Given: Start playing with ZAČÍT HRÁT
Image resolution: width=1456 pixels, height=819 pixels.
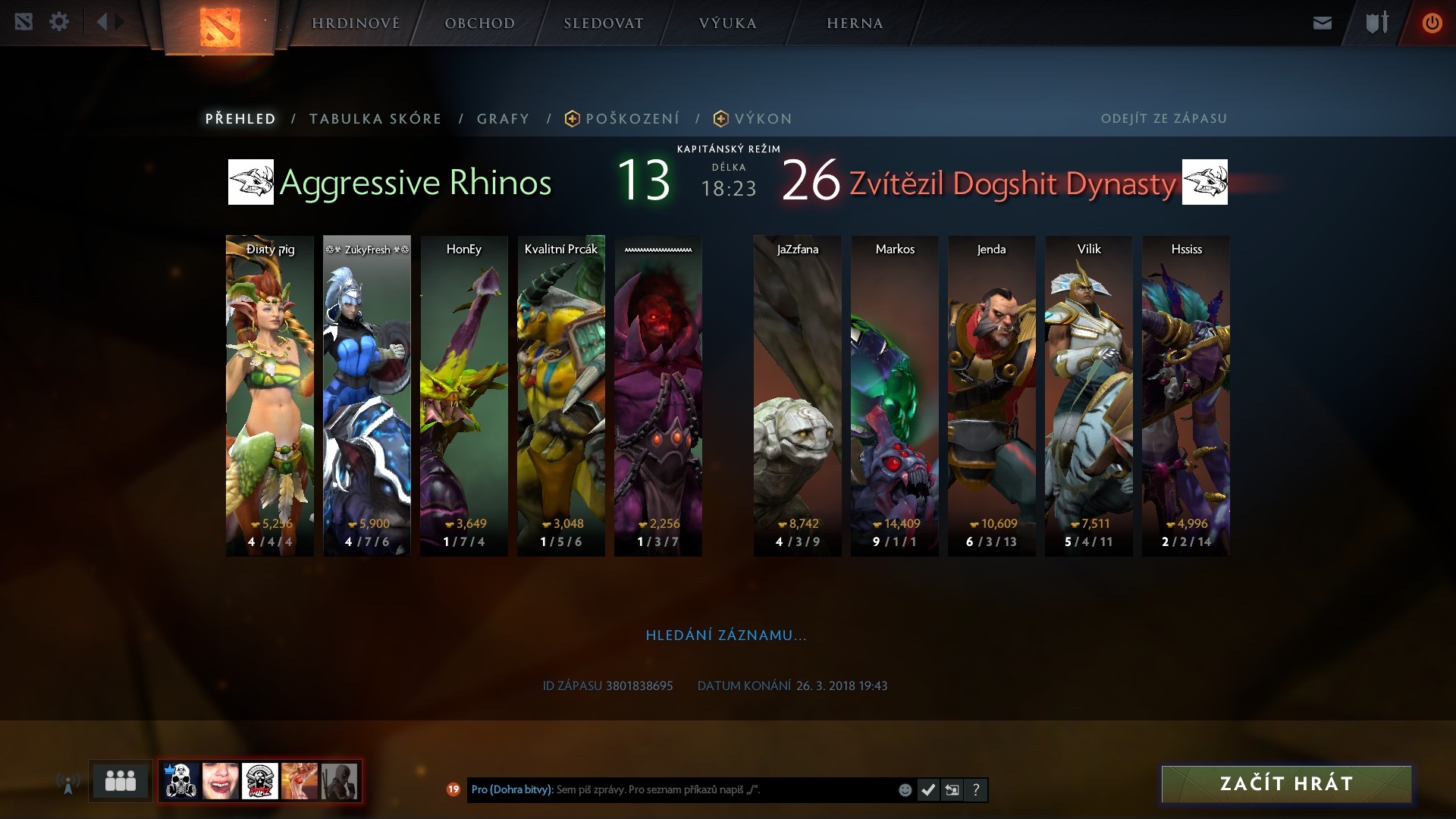Looking at the screenshot, I should 1286,783.
